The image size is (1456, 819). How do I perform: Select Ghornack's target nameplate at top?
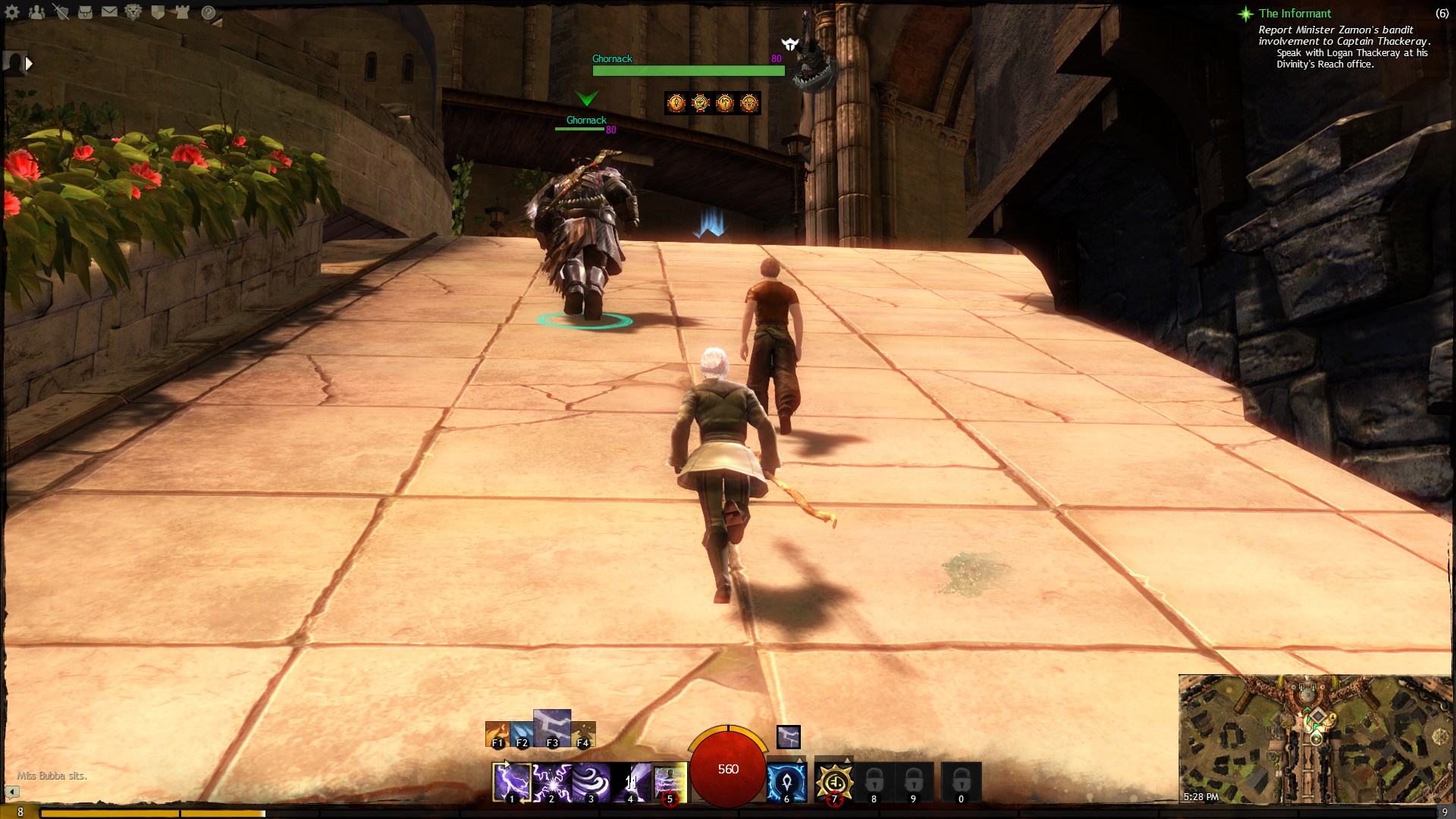pyautogui.click(x=688, y=65)
